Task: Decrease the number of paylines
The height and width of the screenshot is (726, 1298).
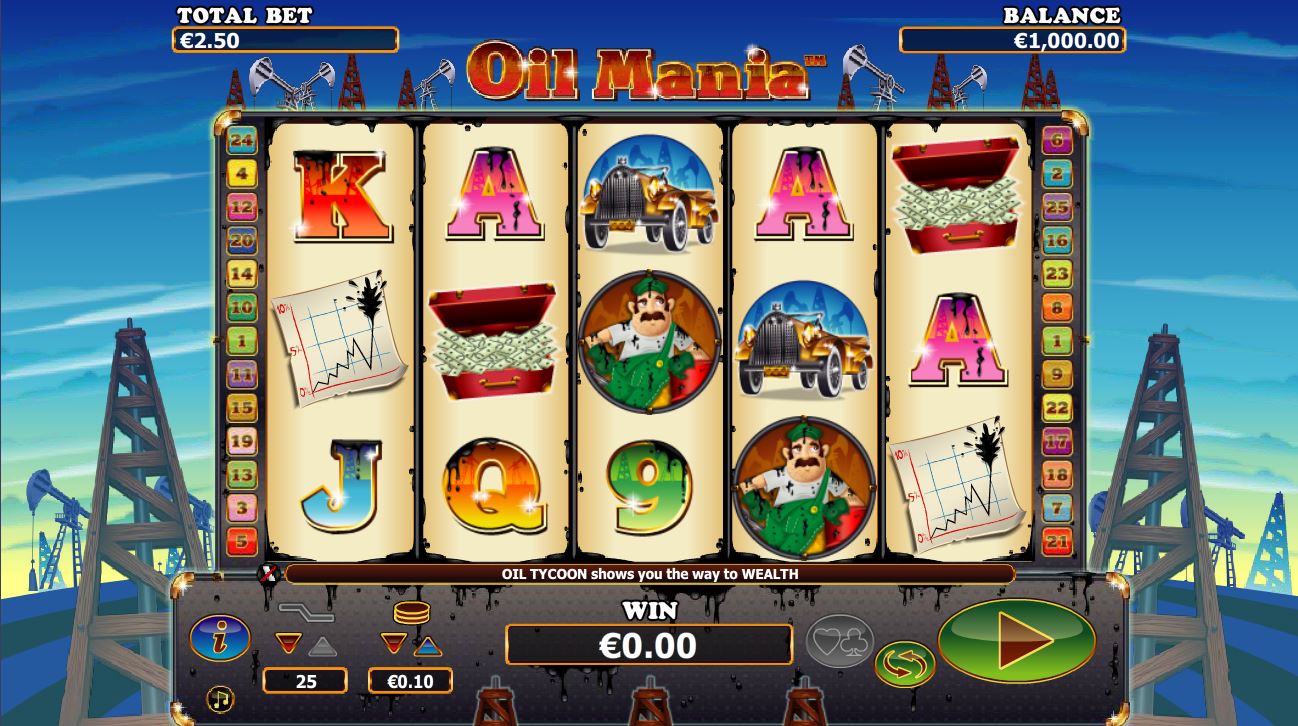Action: coord(289,644)
